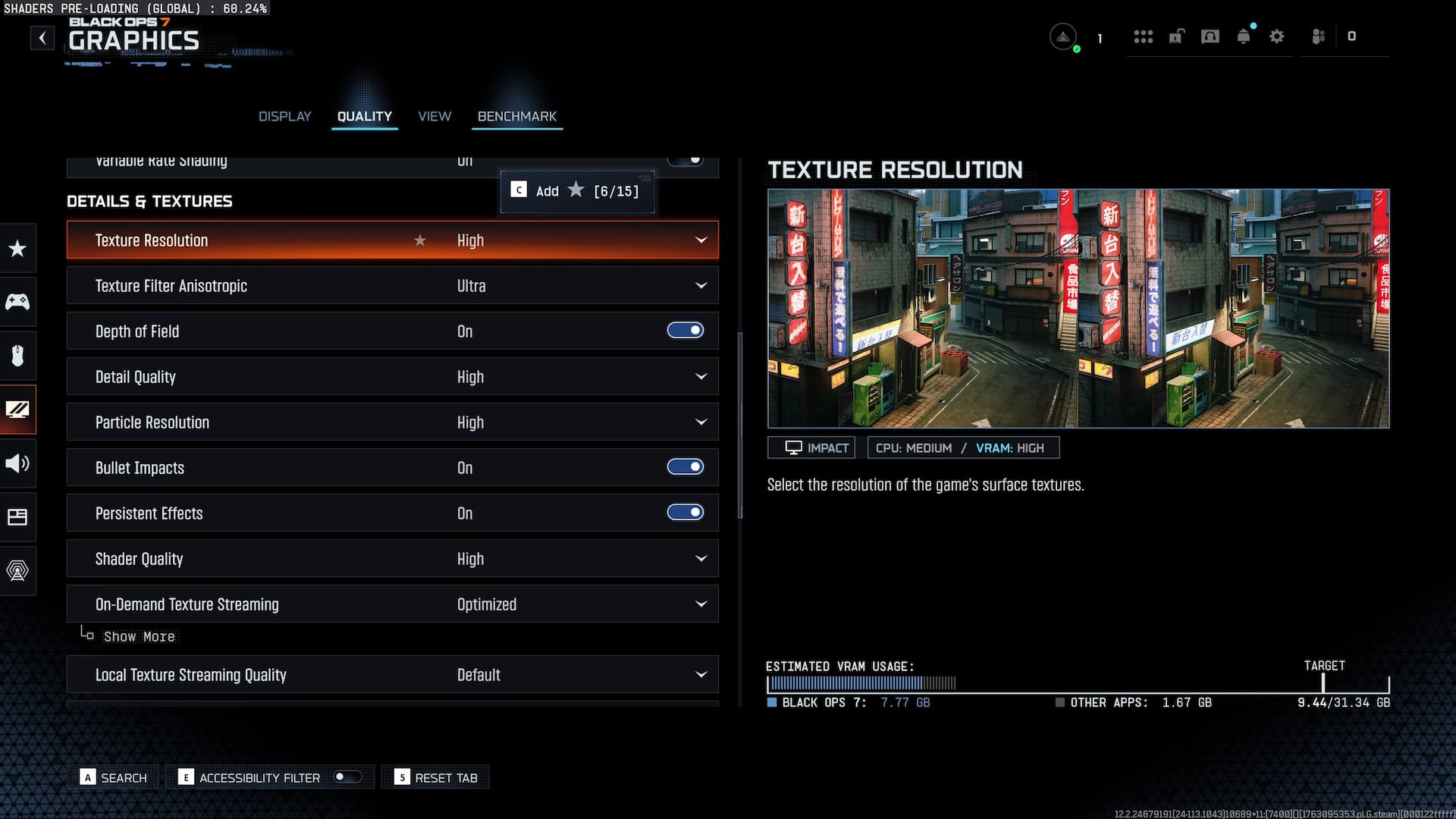Toggle the Accessibility Filter switch

347,777
